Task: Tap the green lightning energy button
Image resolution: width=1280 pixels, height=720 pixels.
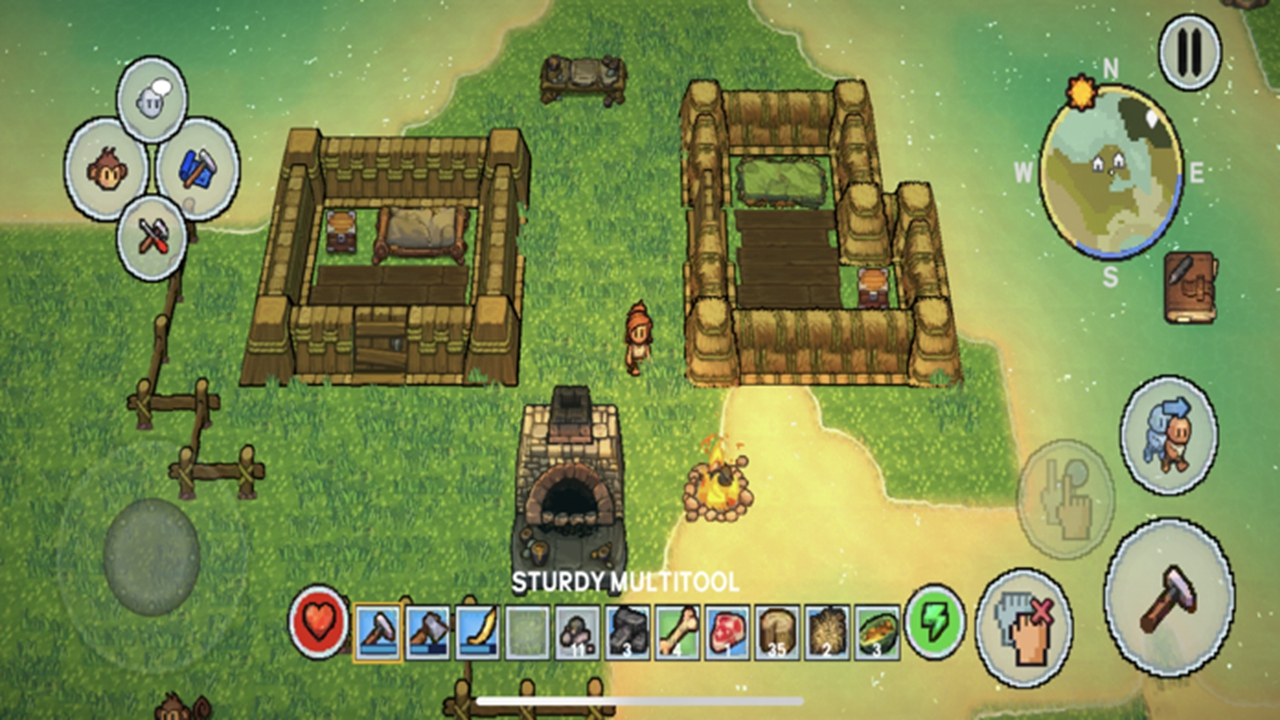Action: (x=934, y=622)
